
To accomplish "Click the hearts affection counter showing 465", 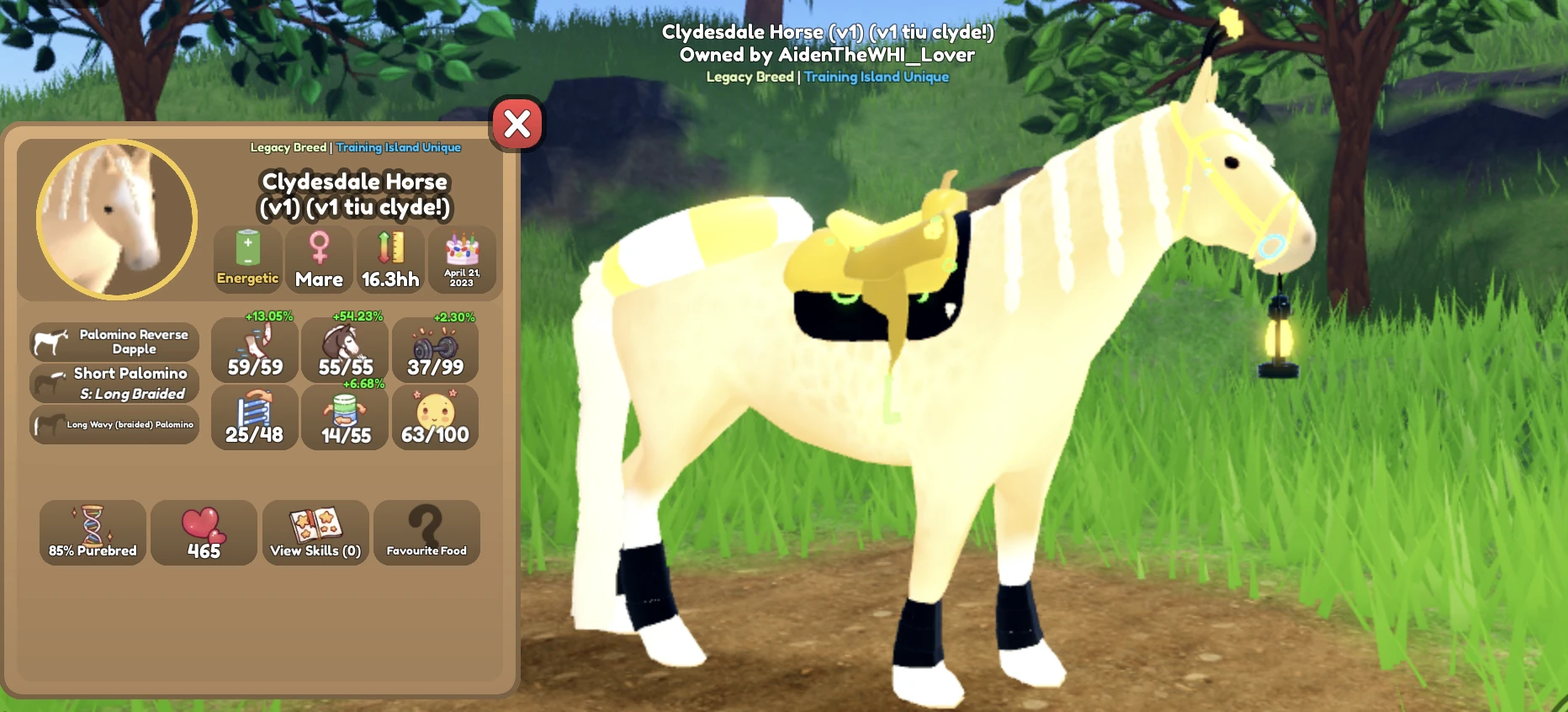I will [x=204, y=532].
